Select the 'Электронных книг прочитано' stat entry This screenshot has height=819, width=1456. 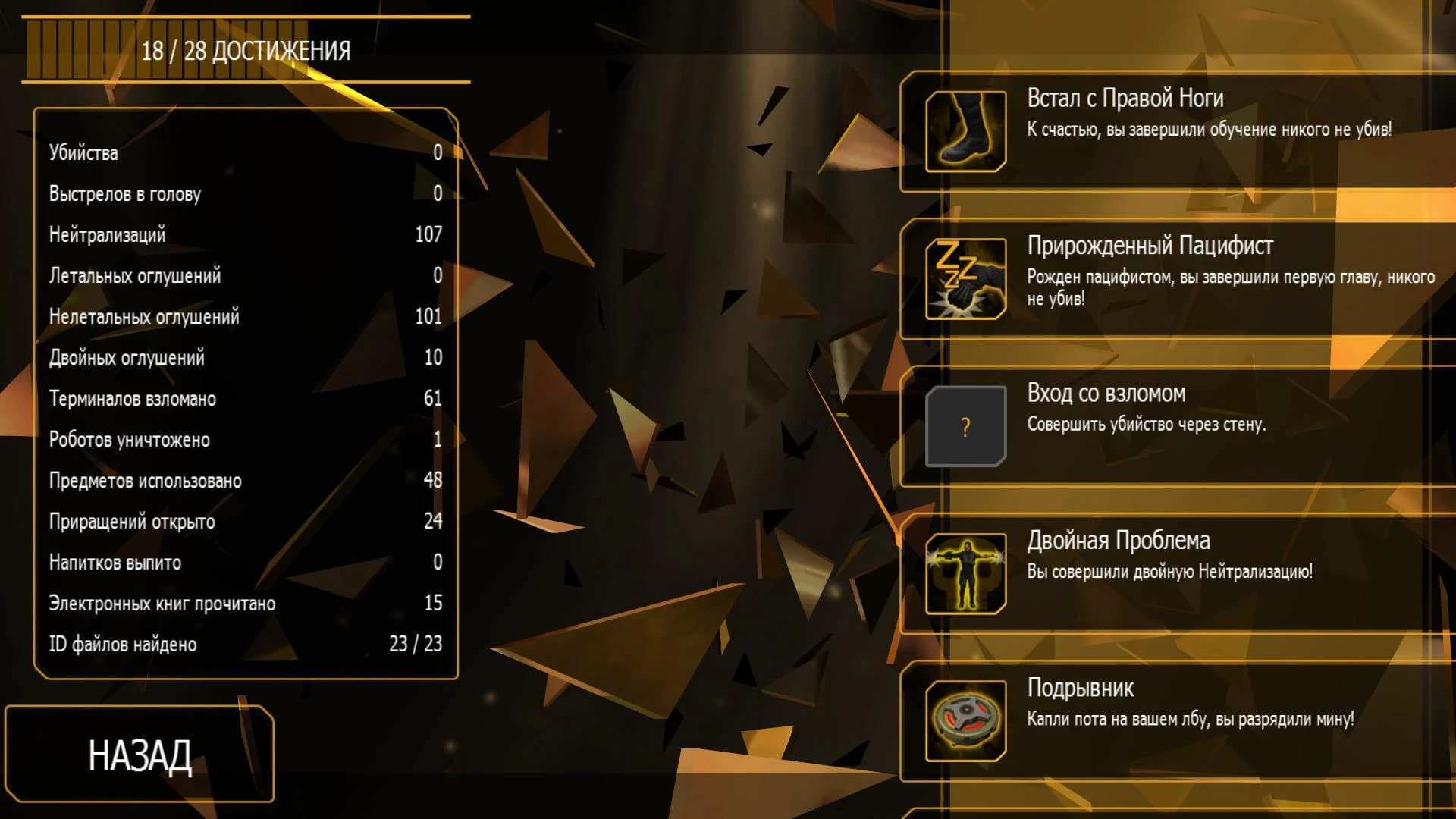click(x=243, y=603)
